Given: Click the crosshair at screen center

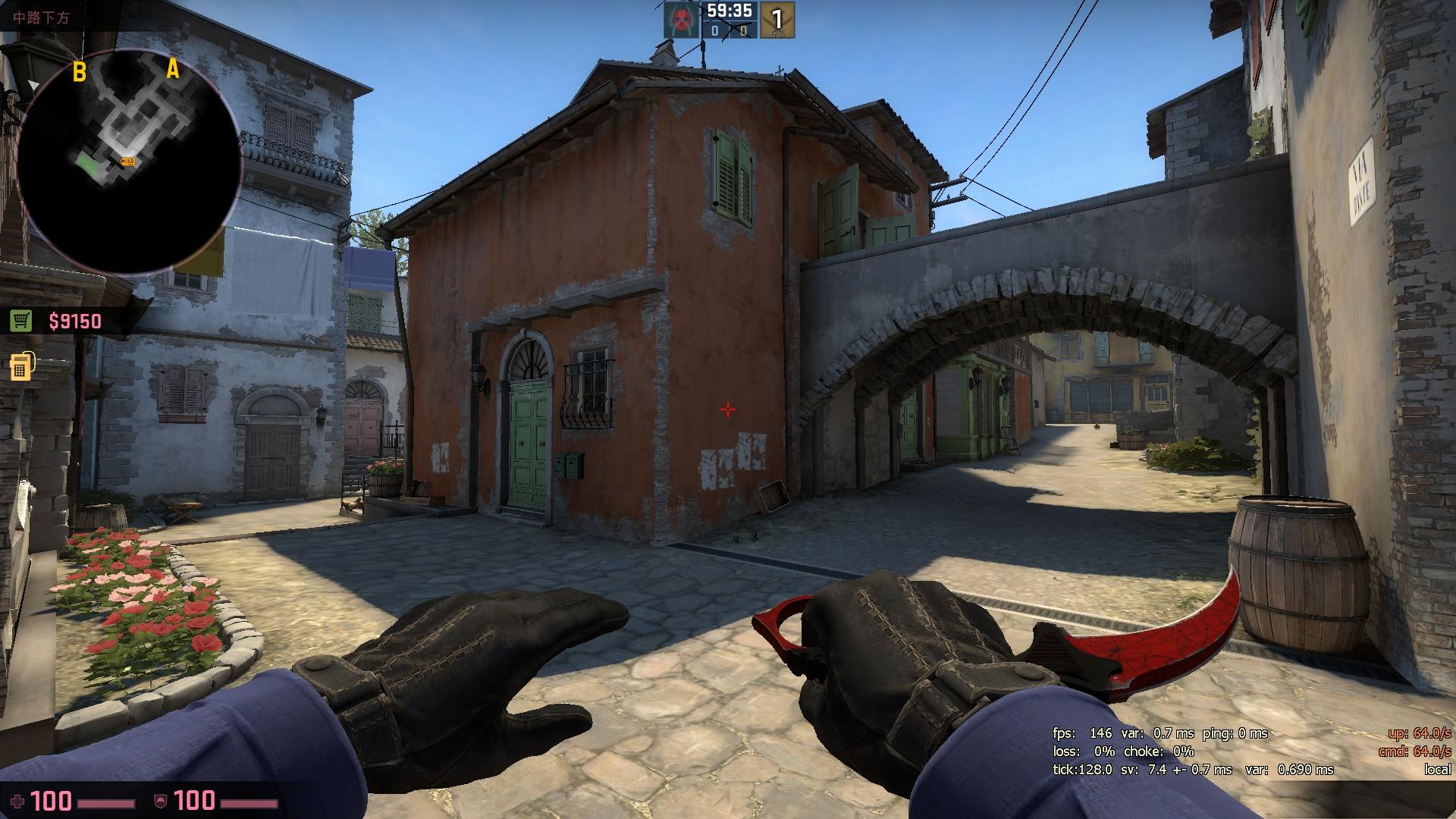Looking at the screenshot, I should [727, 409].
